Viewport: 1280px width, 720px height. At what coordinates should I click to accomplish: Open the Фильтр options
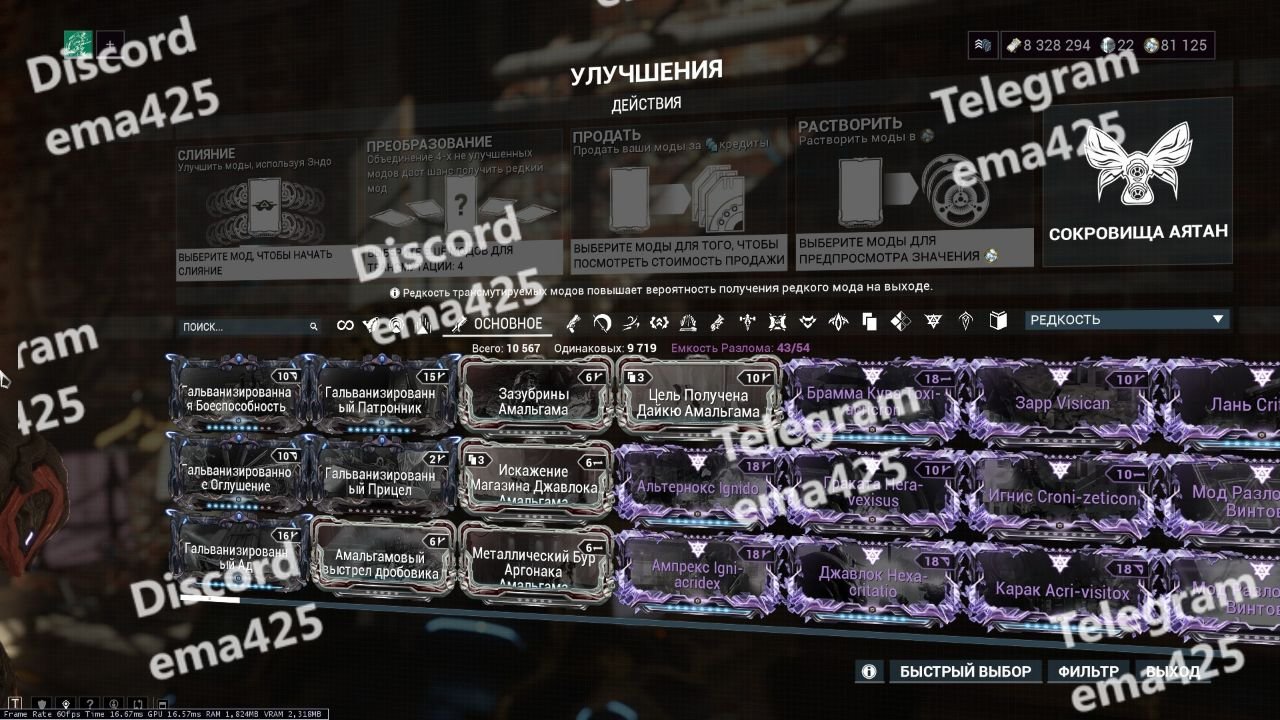click(1087, 671)
